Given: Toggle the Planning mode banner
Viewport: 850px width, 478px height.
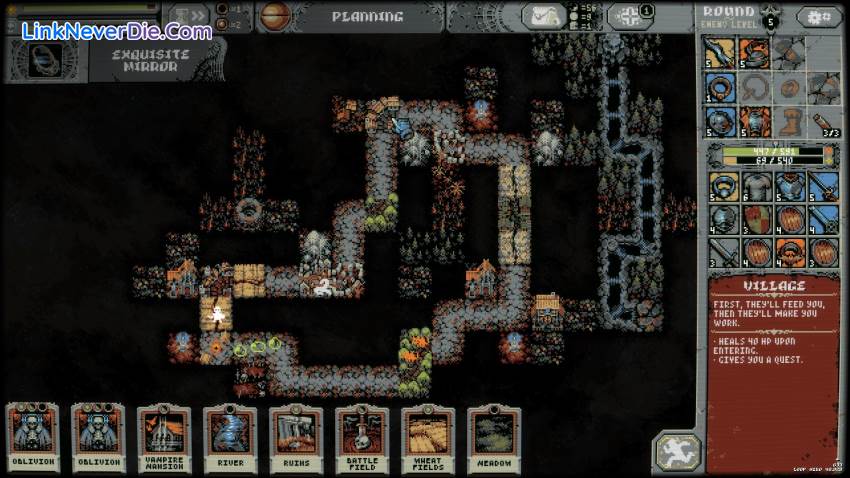Looking at the screenshot, I should pos(367,17).
